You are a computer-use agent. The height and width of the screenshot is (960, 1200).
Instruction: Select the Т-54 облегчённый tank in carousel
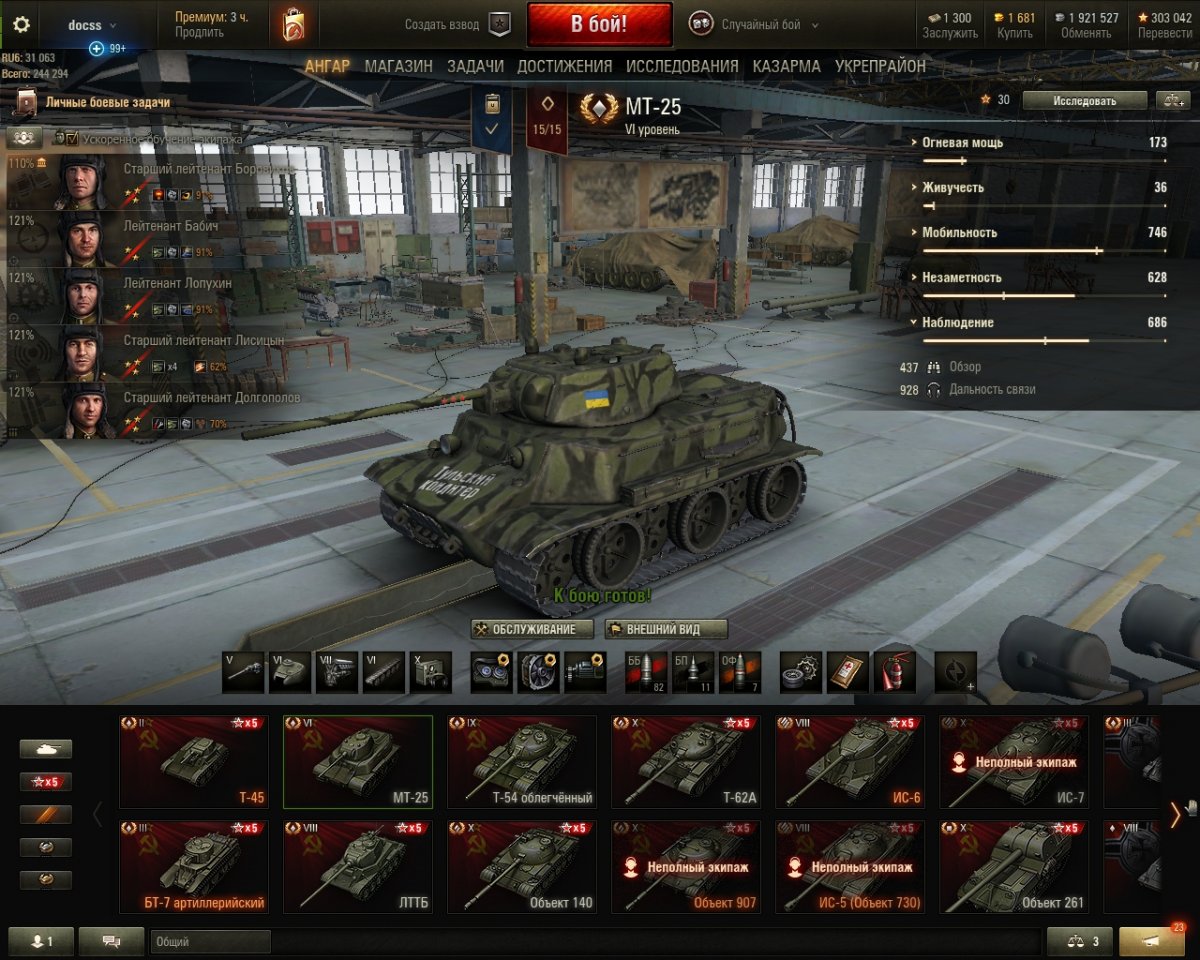[x=521, y=762]
